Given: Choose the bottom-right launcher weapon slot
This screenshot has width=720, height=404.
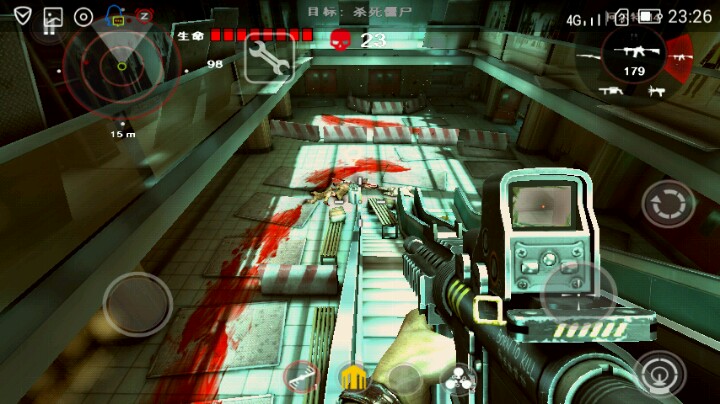Looking at the screenshot, I should pos(656,91).
